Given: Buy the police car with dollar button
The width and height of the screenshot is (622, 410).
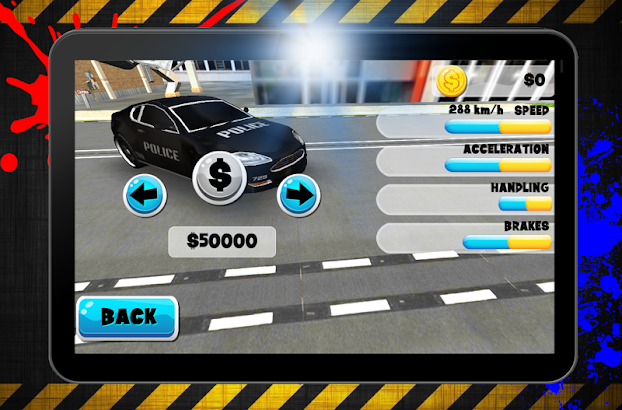Looking at the screenshot, I should tap(220, 176).
